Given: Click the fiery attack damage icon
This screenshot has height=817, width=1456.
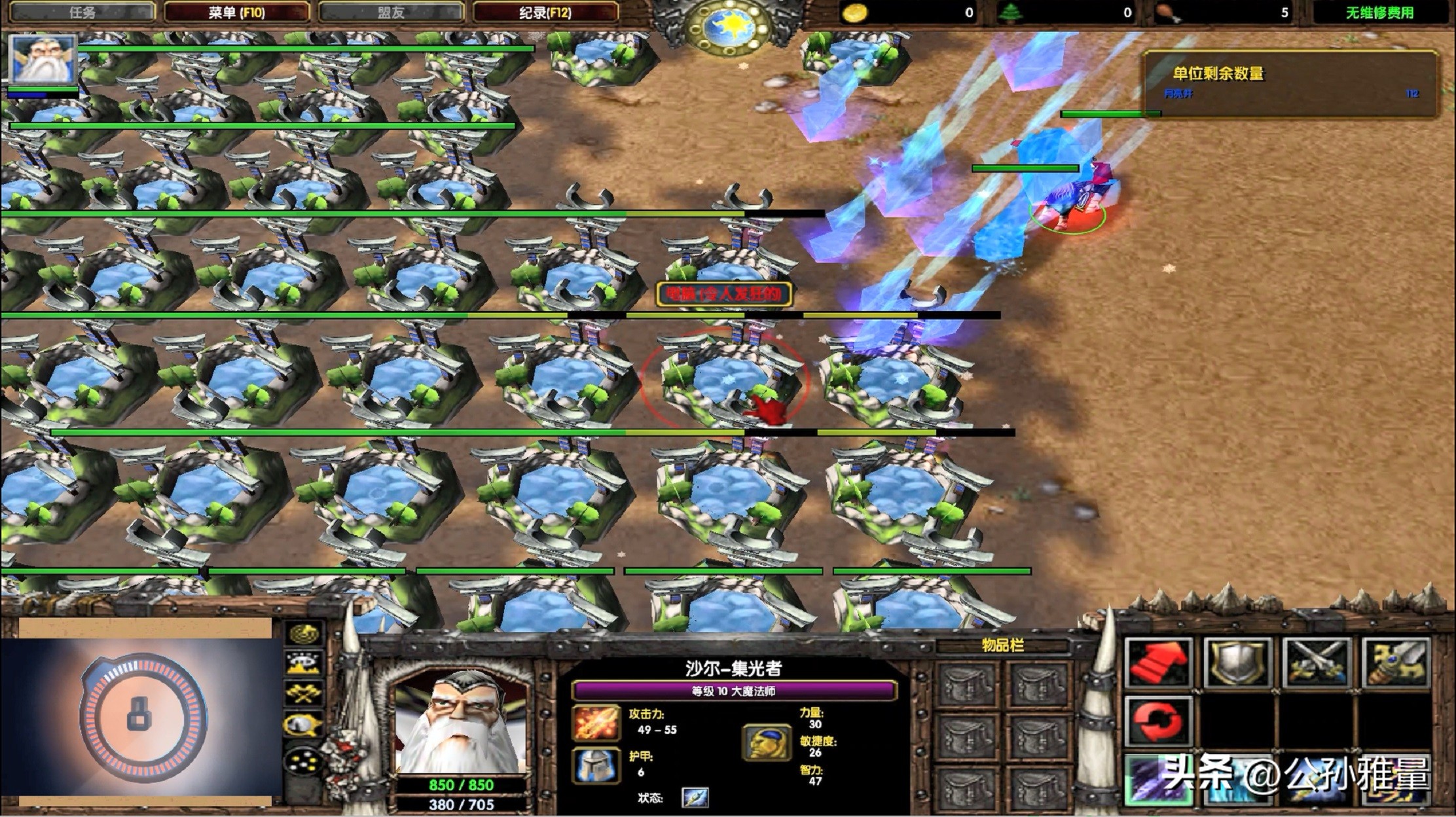Looking at the screenshot, I should [x=596, y=722].
